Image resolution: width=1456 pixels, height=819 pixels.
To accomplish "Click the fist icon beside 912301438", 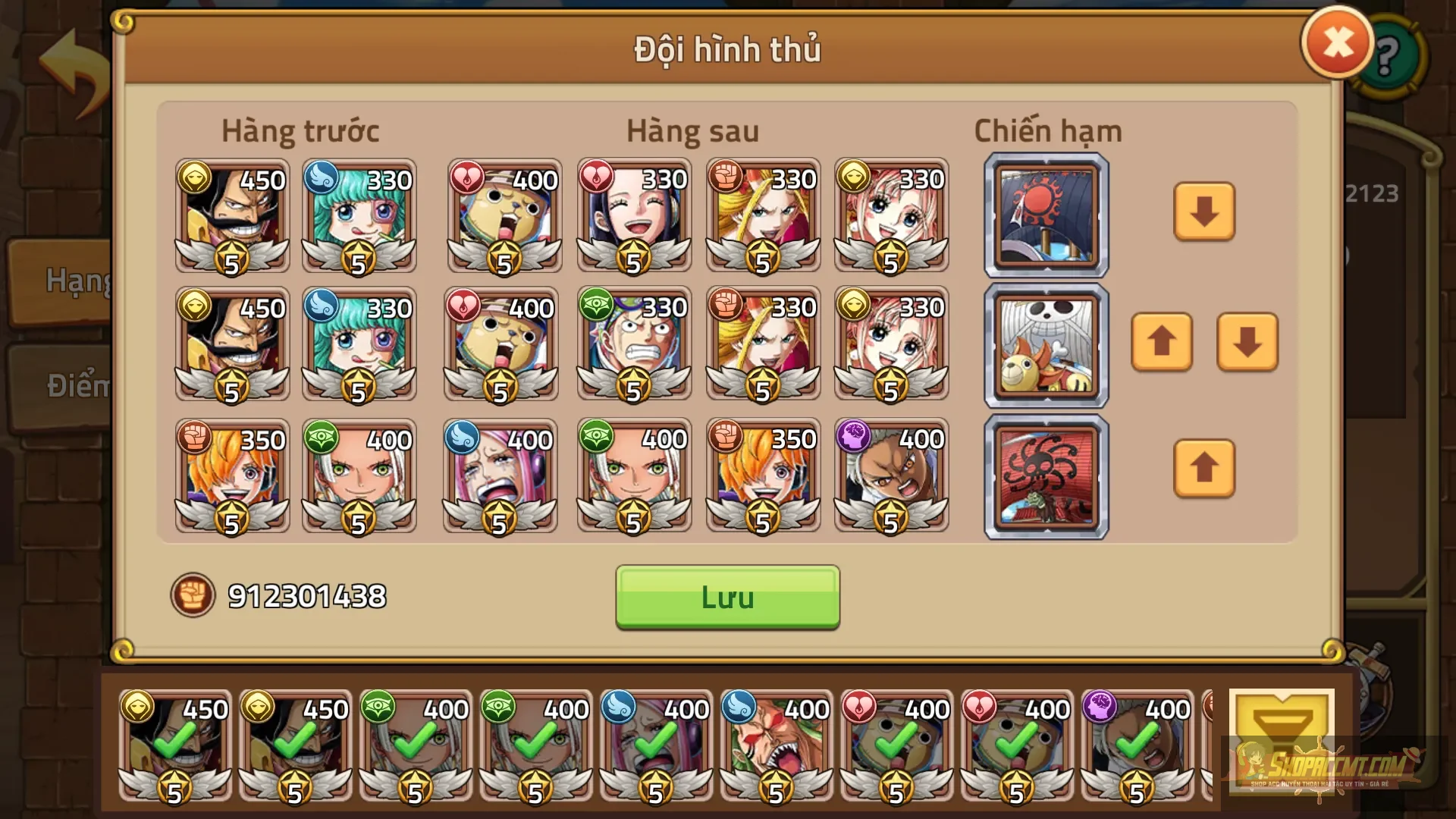I will pos(196,597).
